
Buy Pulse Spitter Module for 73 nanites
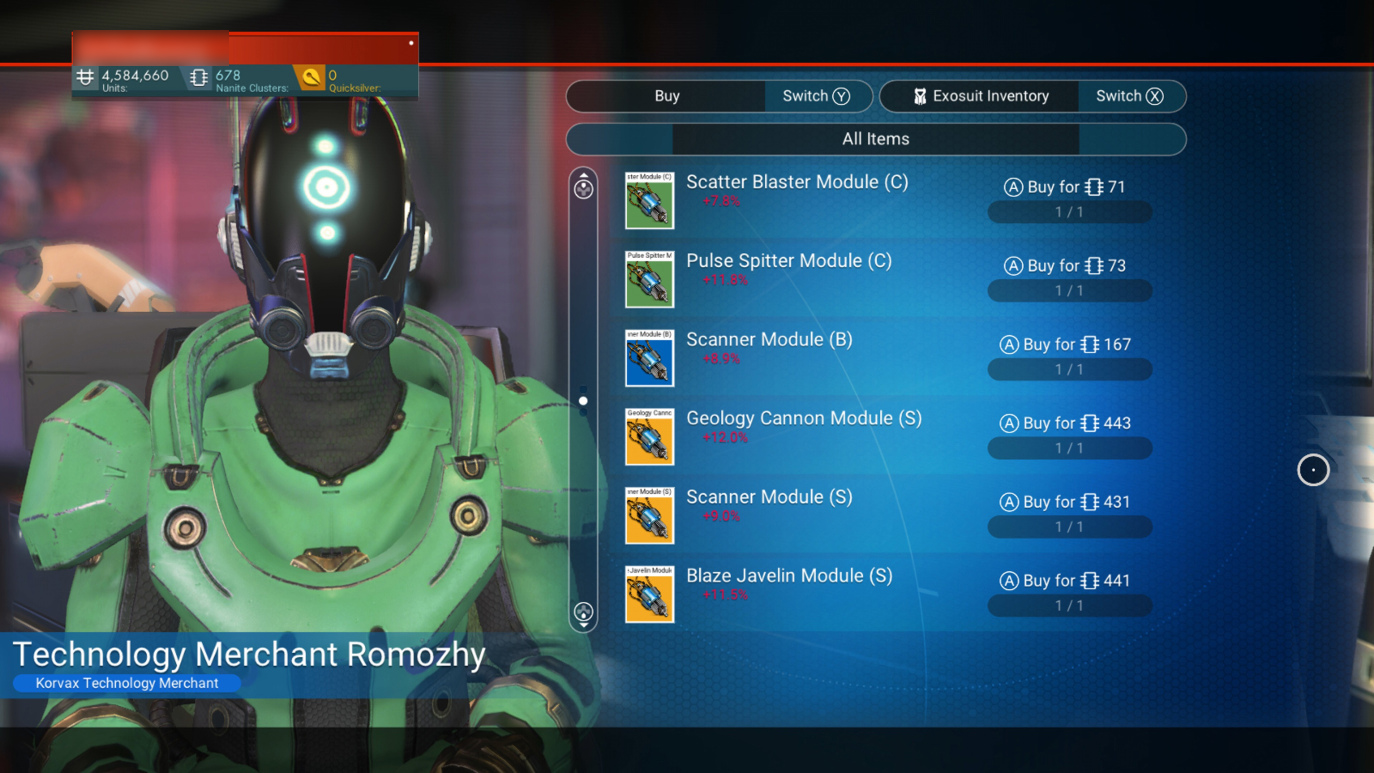[x=1065, y=266]
